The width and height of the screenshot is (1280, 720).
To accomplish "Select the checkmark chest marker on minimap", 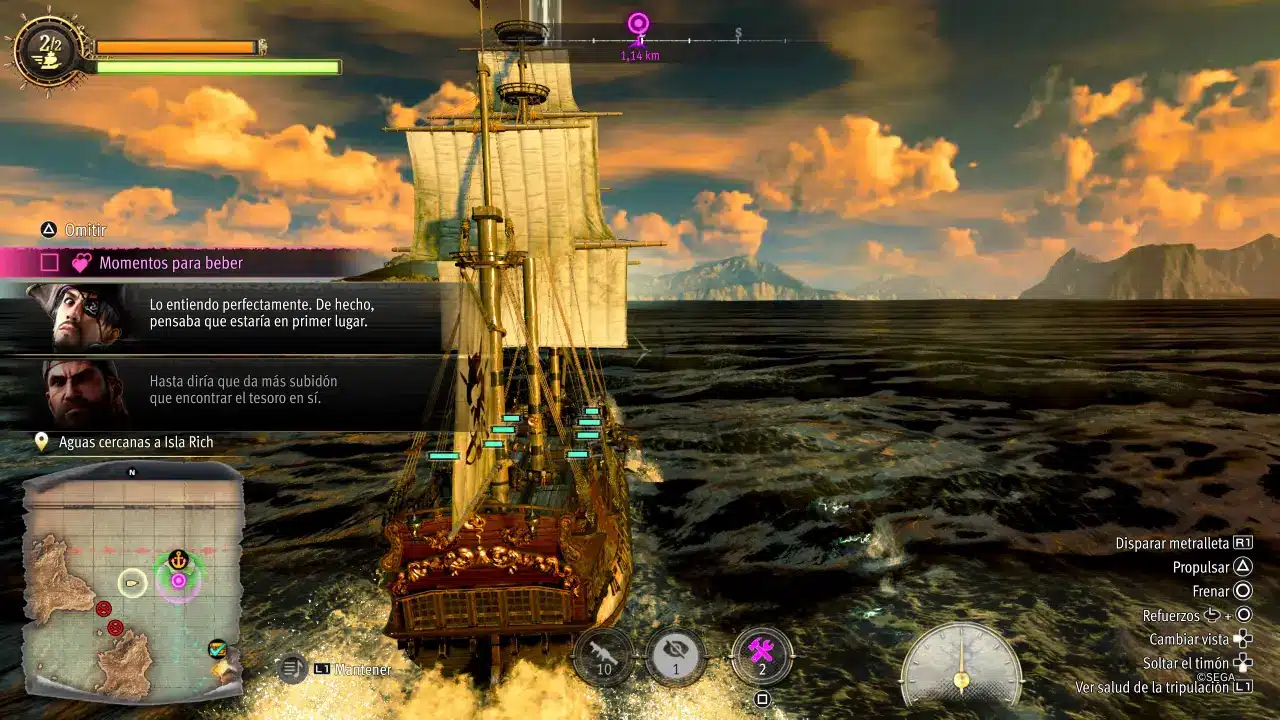I will click(x=217, y=650).
